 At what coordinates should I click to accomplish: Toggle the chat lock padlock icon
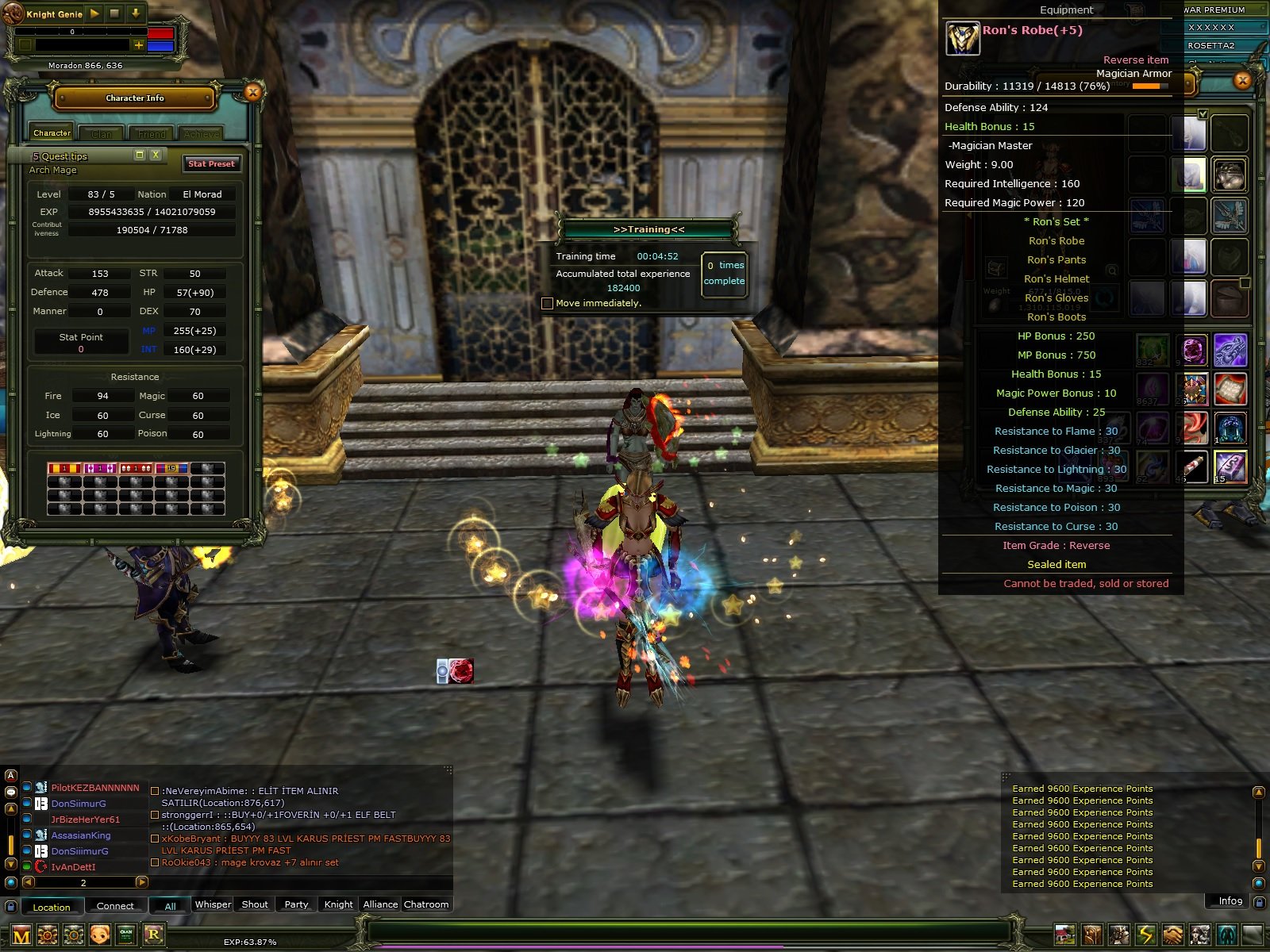[x=11, y=907]
